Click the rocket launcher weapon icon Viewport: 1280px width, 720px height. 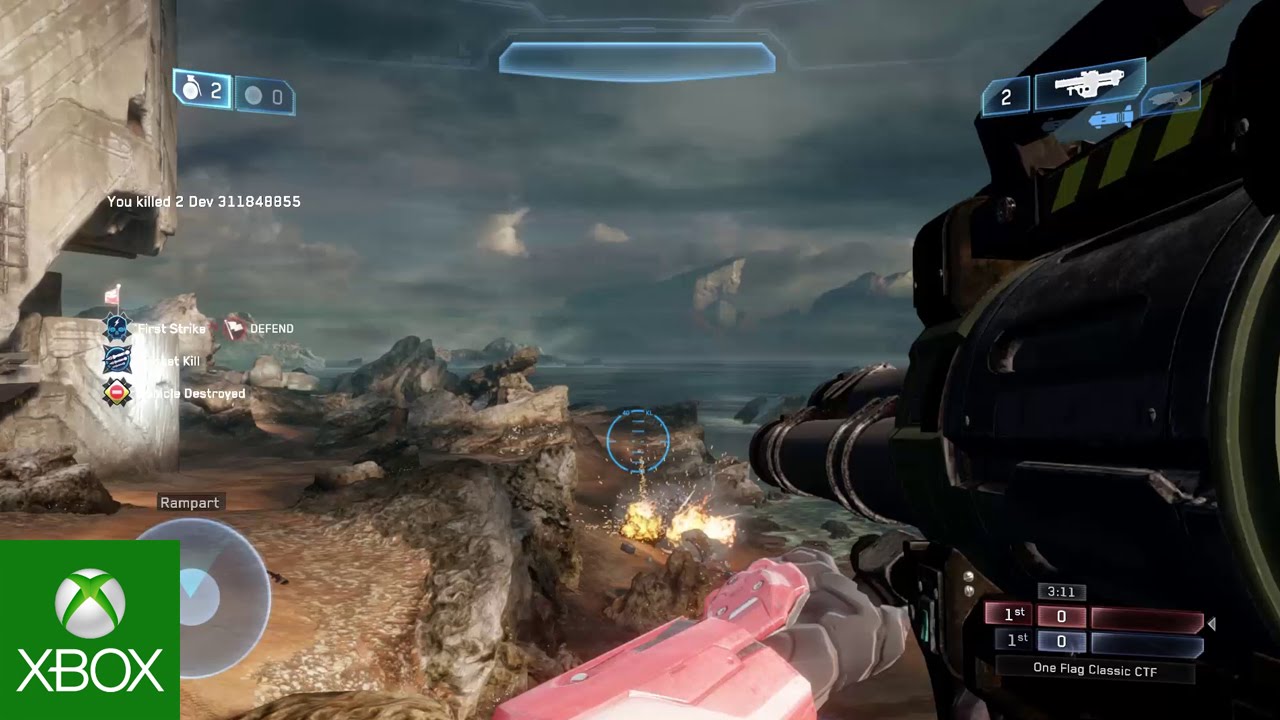1089,83
